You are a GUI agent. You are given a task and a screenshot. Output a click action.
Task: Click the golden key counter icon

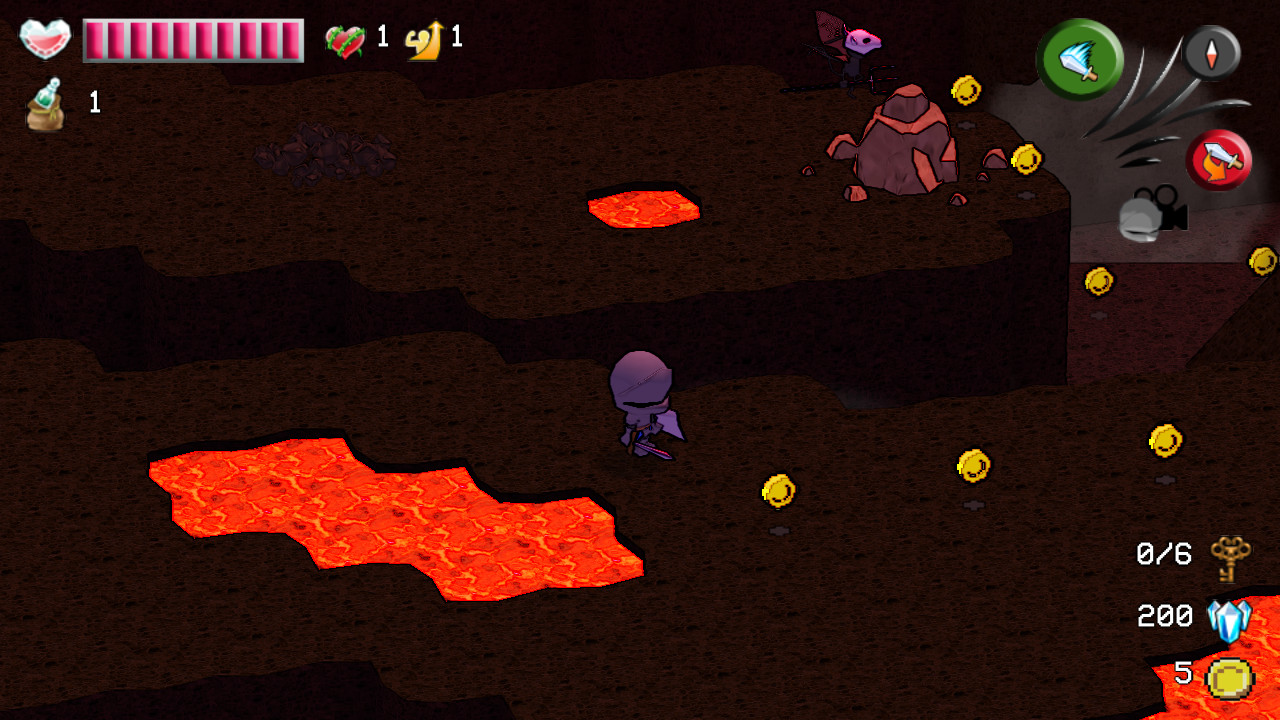[x=1230, y=557]
